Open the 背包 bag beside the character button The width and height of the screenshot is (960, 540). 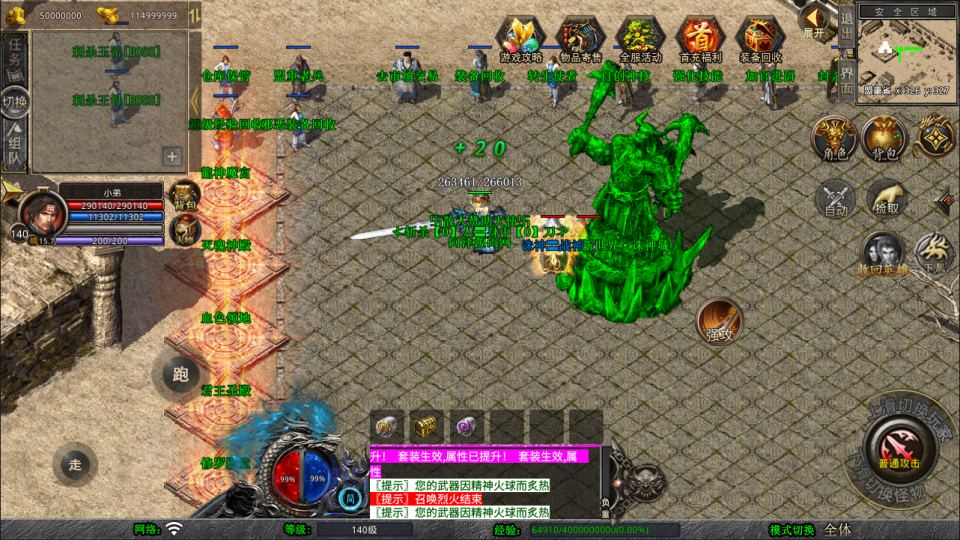[884, 136]
